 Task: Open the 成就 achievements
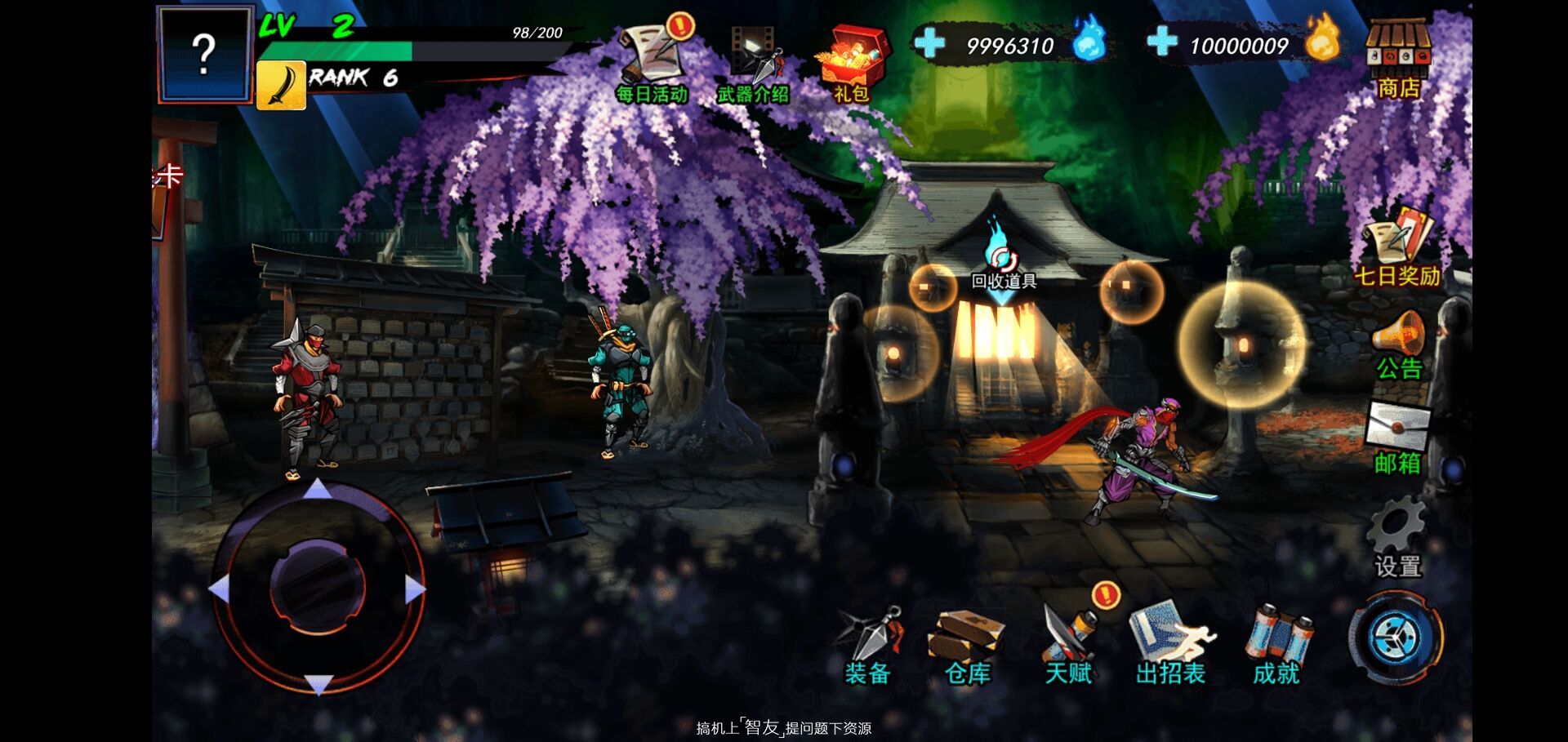[x=1276, y=645]
